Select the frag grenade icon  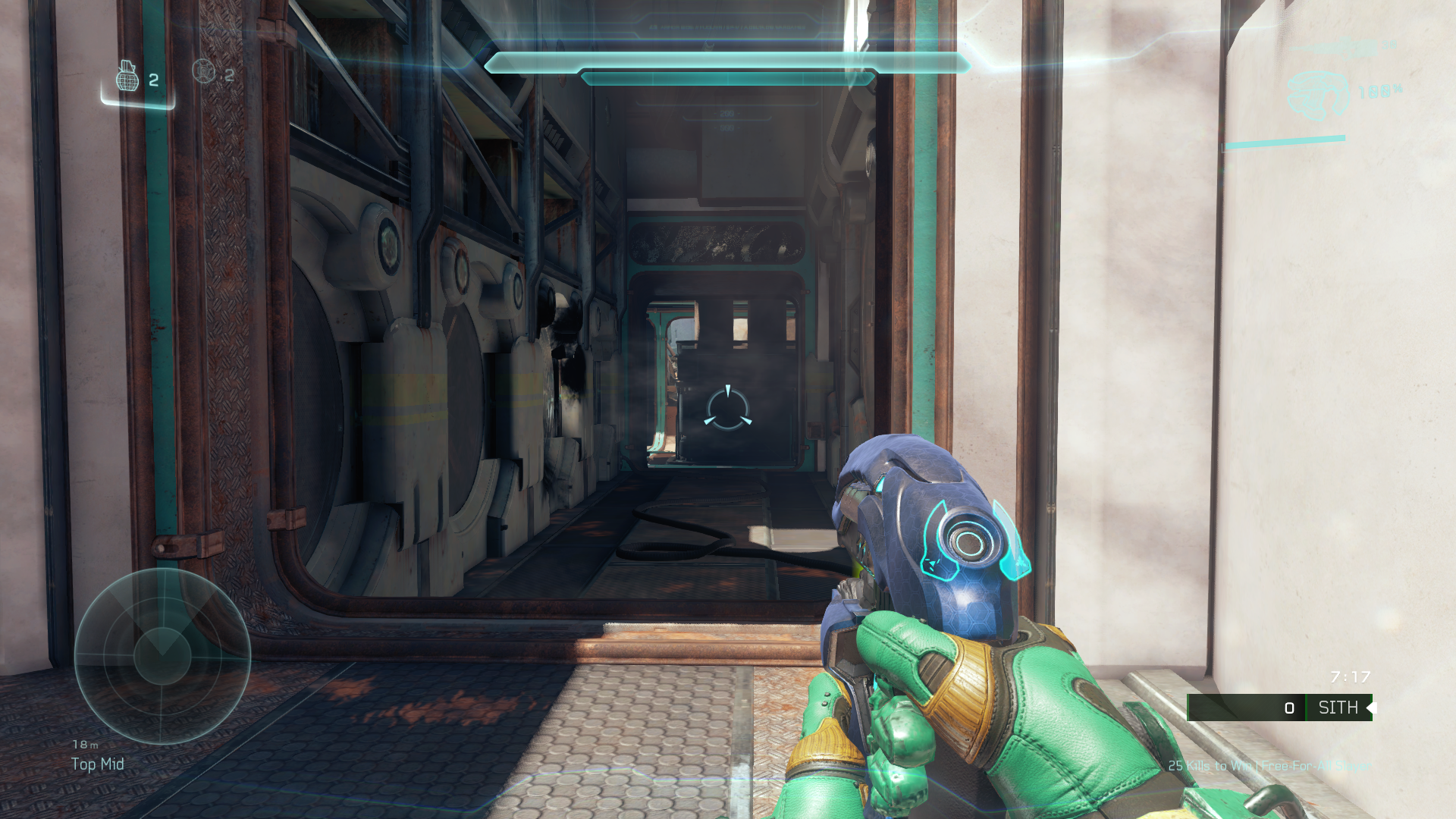pos(127,77)
